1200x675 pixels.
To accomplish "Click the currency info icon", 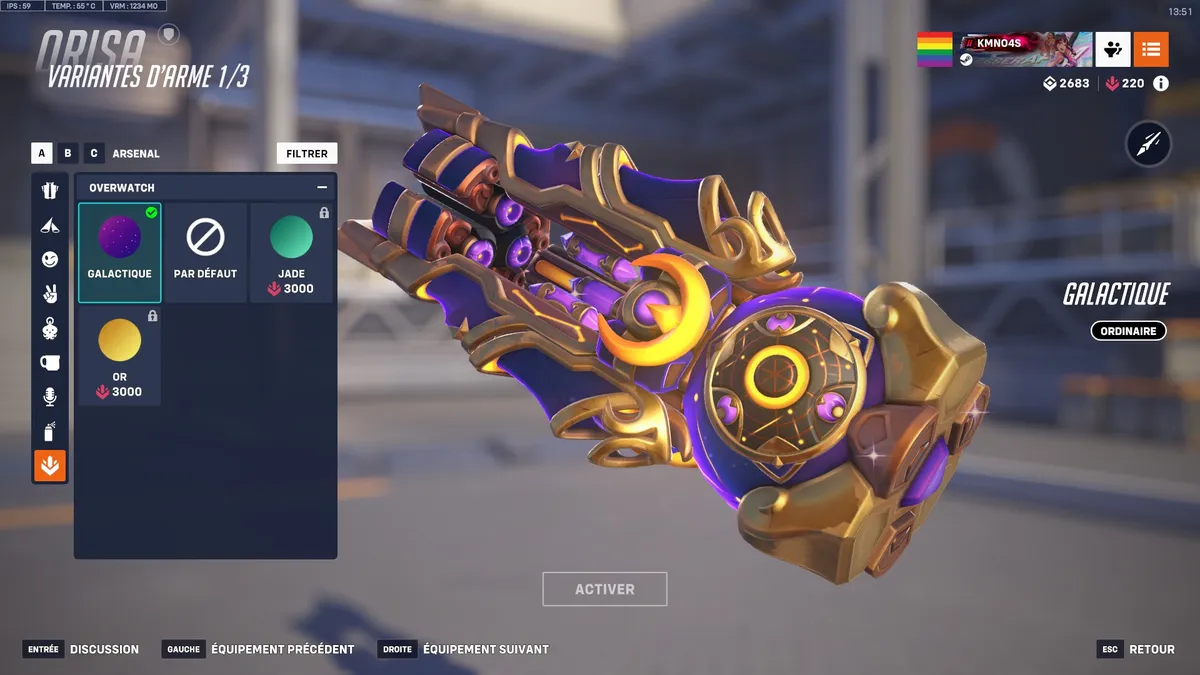I will (x=1161, y=84).
